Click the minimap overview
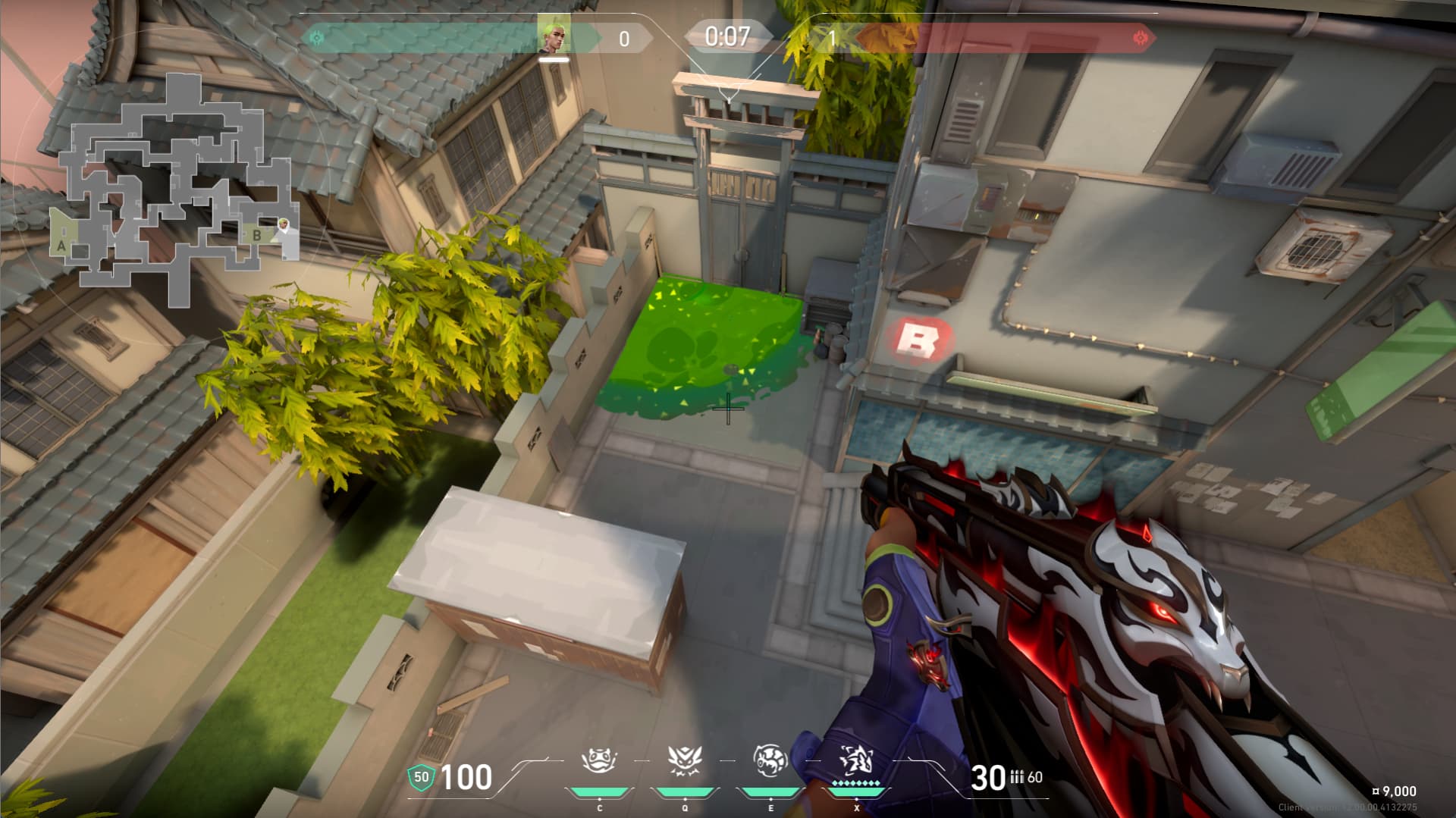The height and width of the screenshot is (818, 1456). [176, 190]
